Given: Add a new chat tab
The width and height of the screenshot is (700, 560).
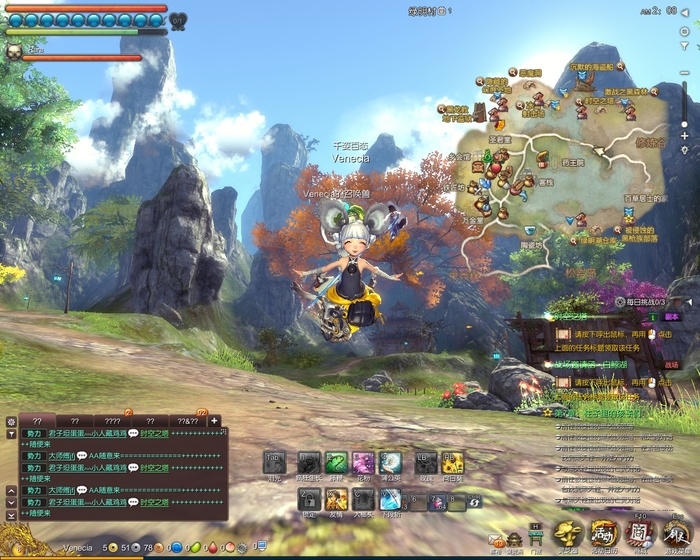Looking at the screenshot, I should tap(214, 421).
